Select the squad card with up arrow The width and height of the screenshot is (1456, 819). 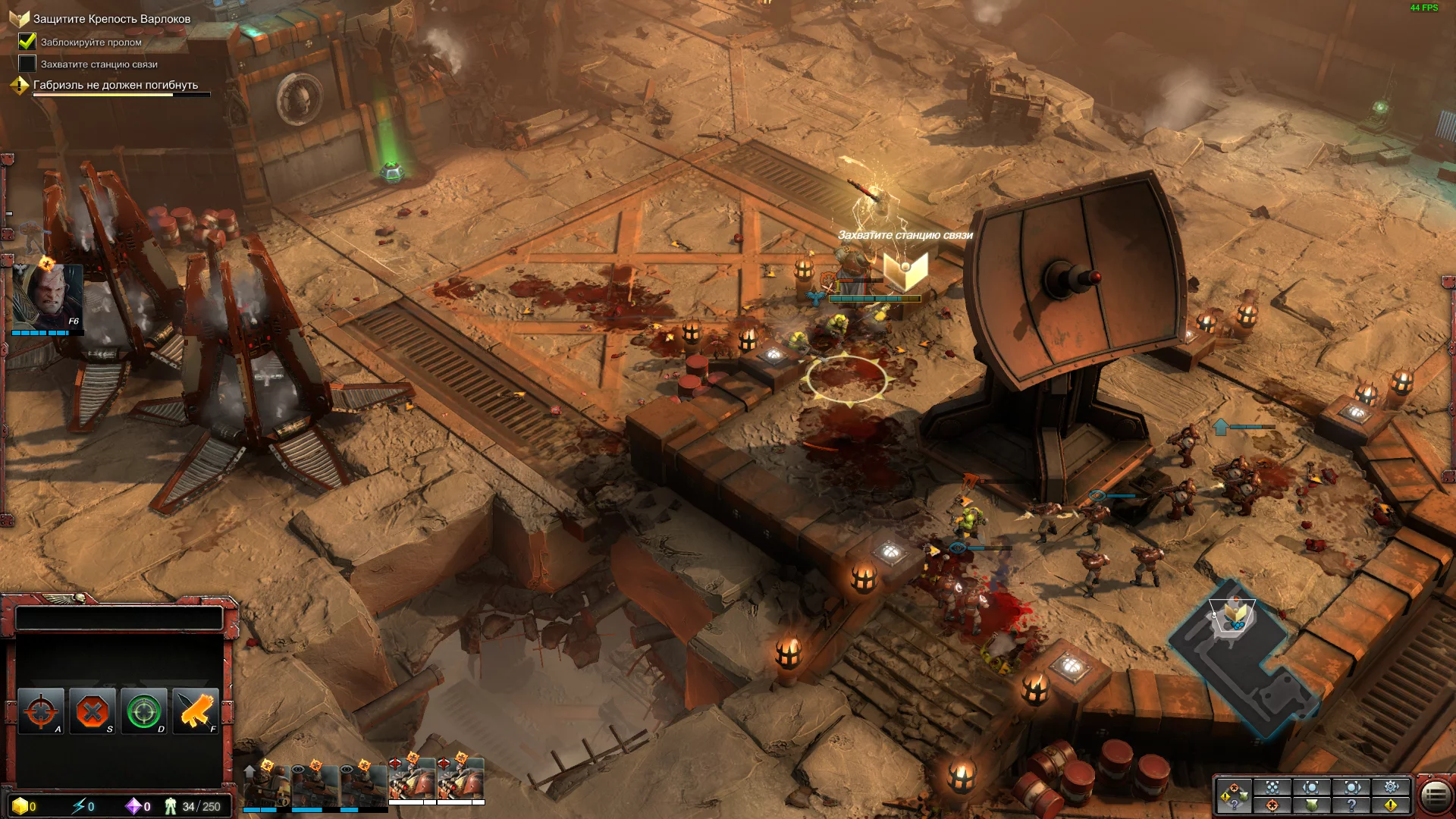(x=266, y=786)
